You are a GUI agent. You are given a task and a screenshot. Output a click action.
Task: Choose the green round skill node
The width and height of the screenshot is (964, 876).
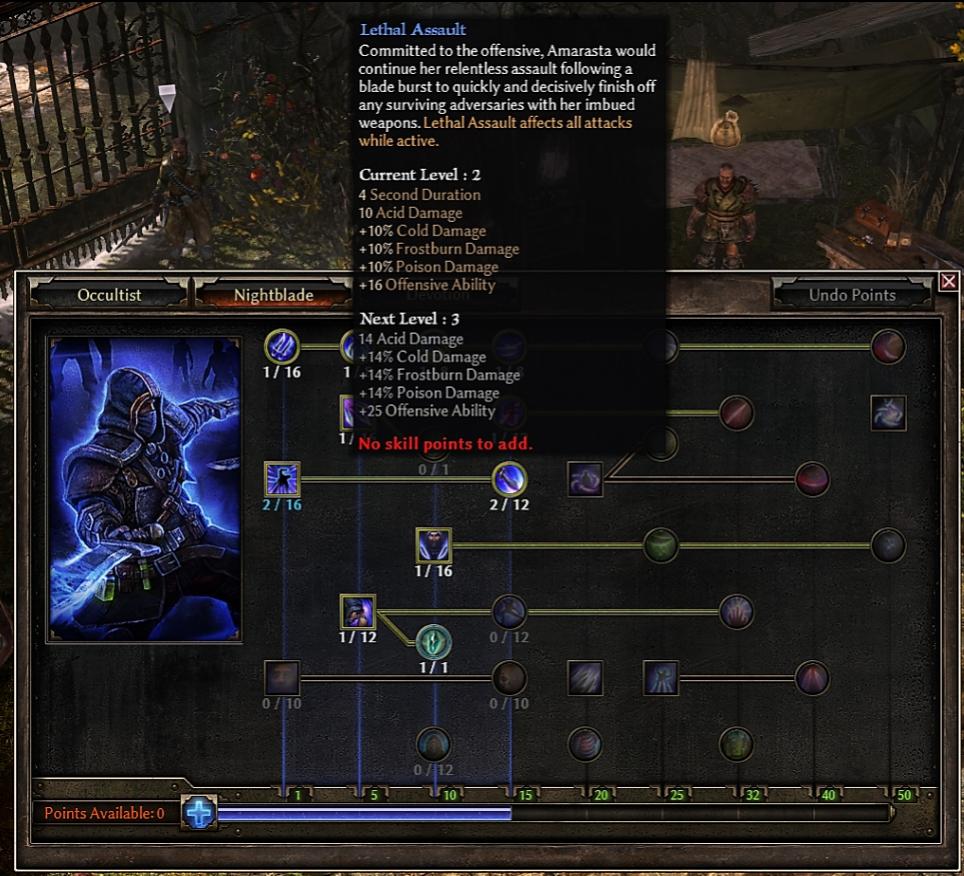661,546
